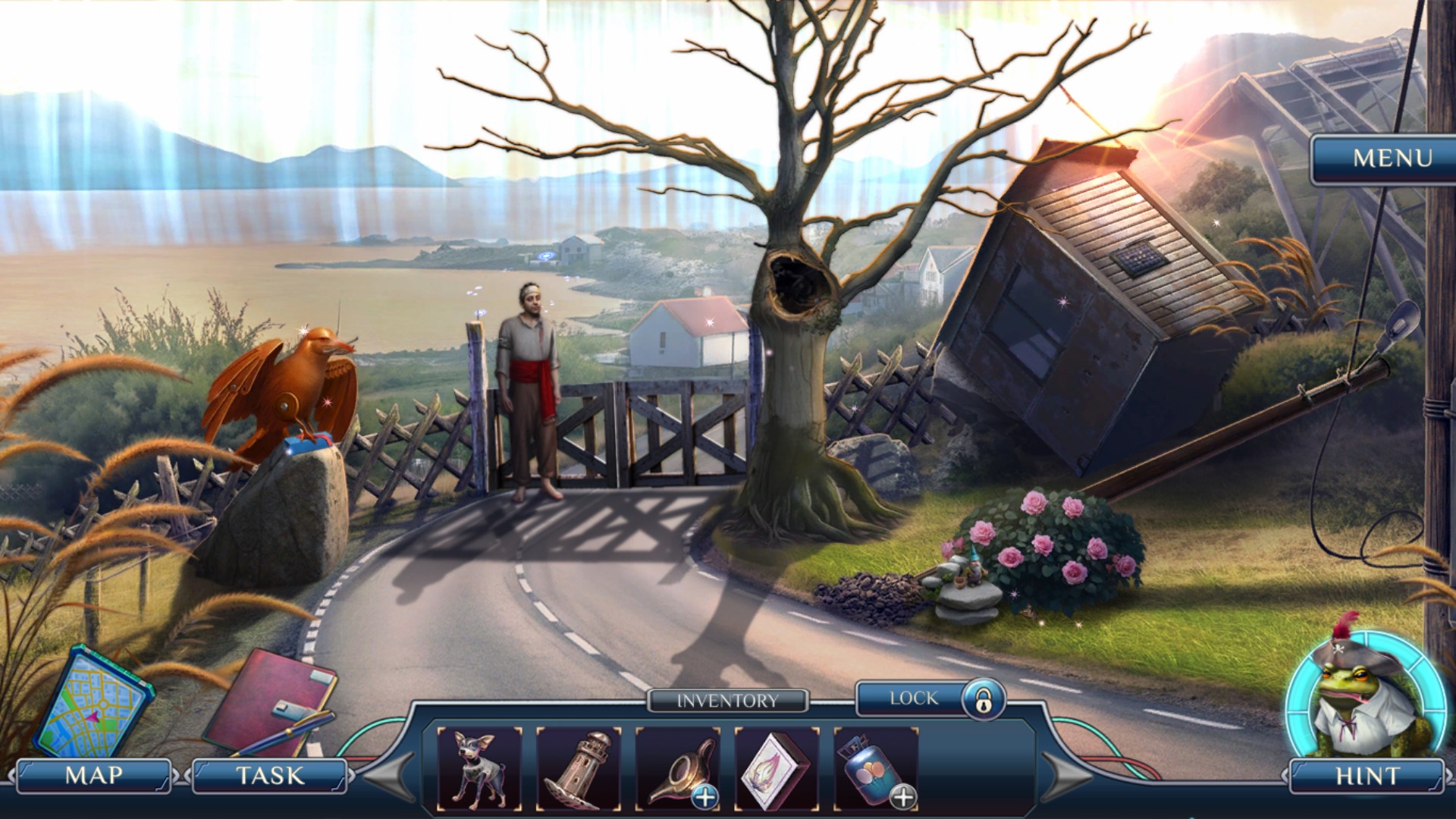Open the Map button
Image resolution: width=1456 pixels, height=819 pixels.
94,775
